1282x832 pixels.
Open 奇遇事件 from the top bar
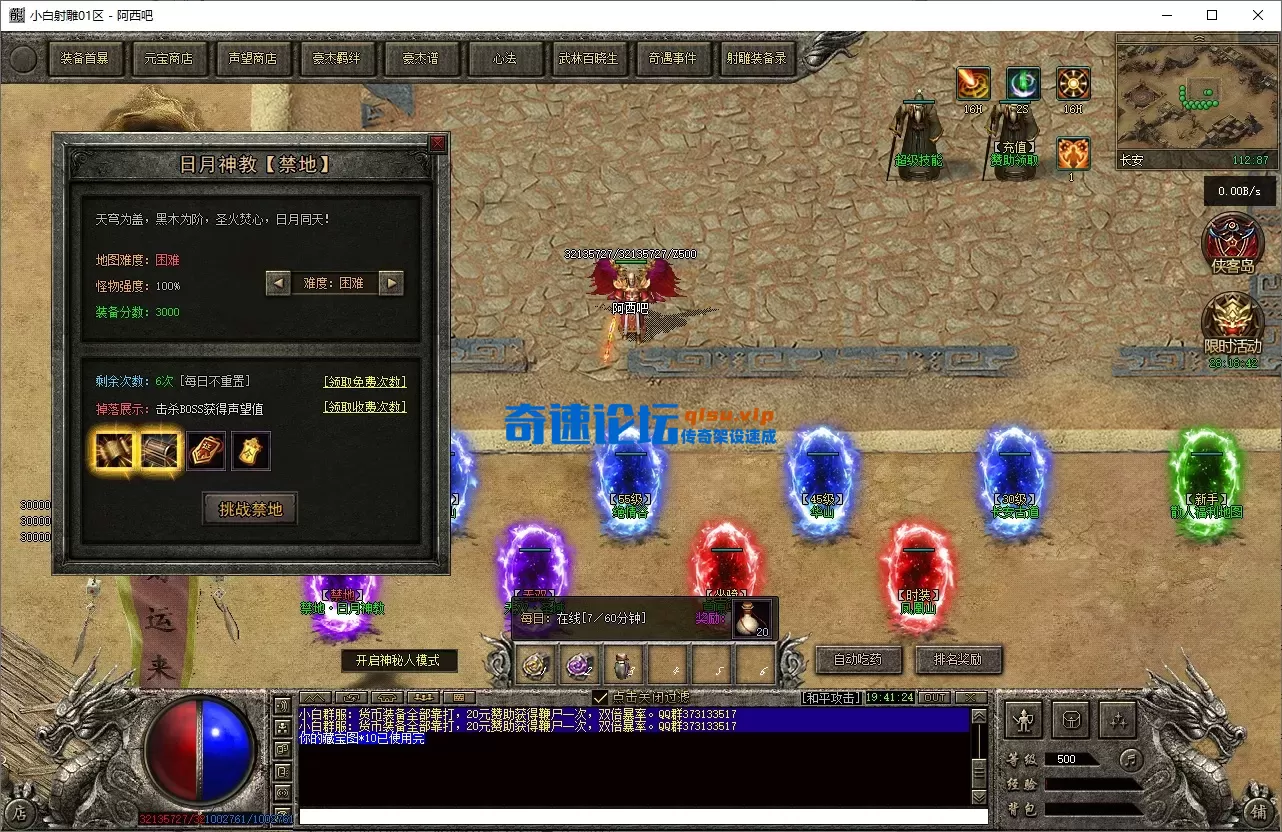[x=672, y=58]
